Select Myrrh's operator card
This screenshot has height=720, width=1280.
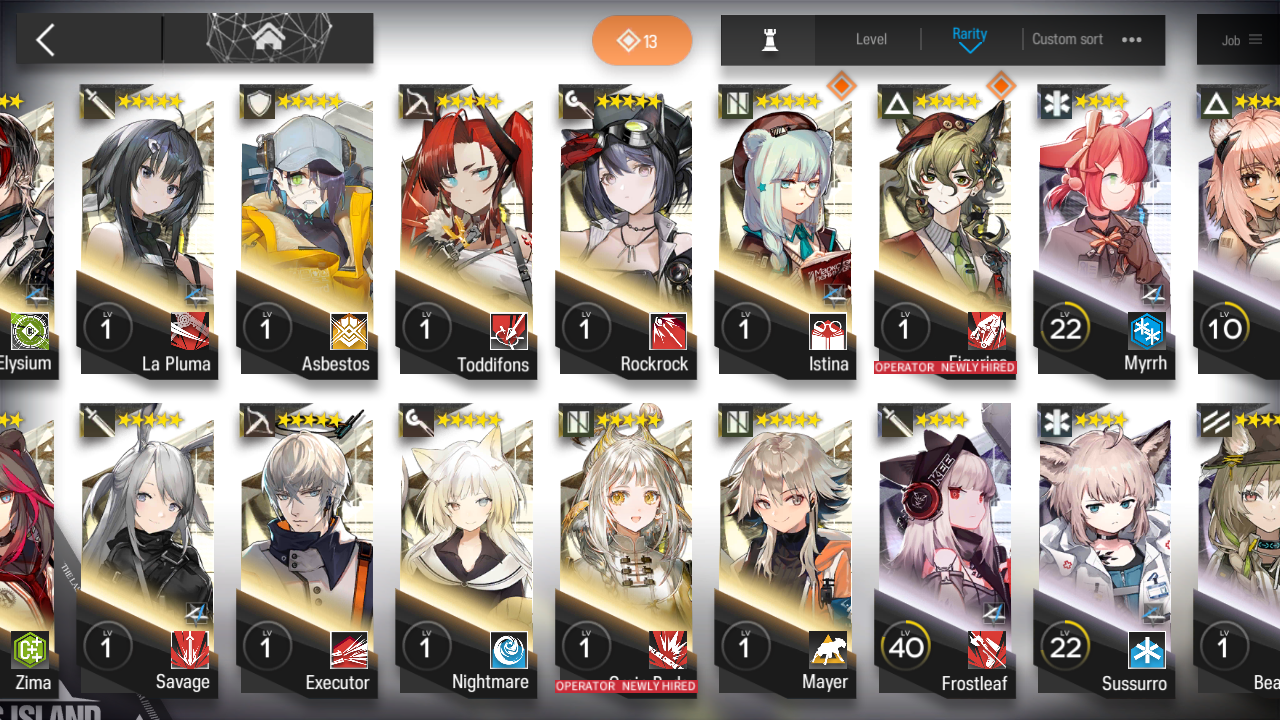1104,230
